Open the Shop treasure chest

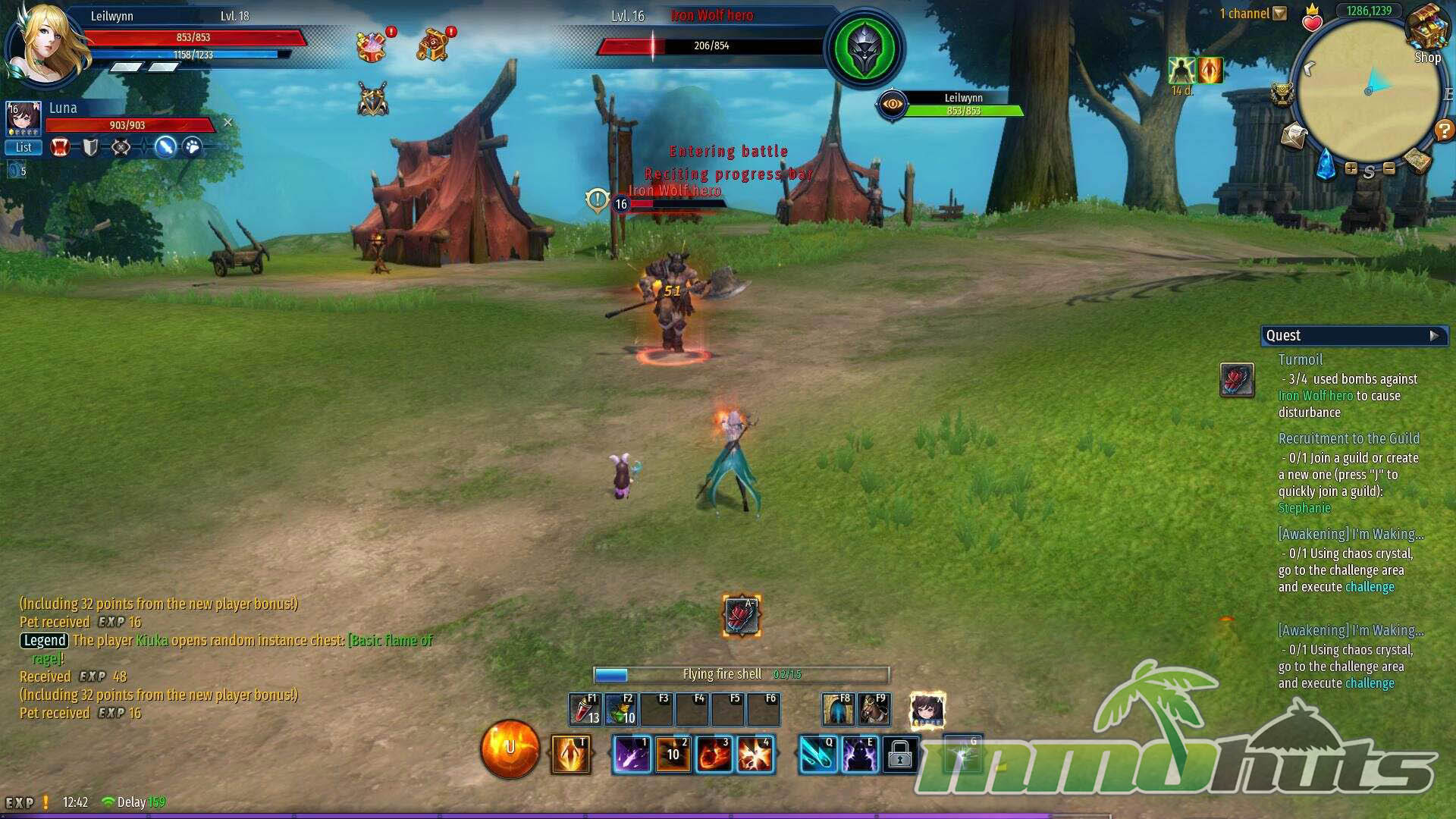(x=1426, y=30)
